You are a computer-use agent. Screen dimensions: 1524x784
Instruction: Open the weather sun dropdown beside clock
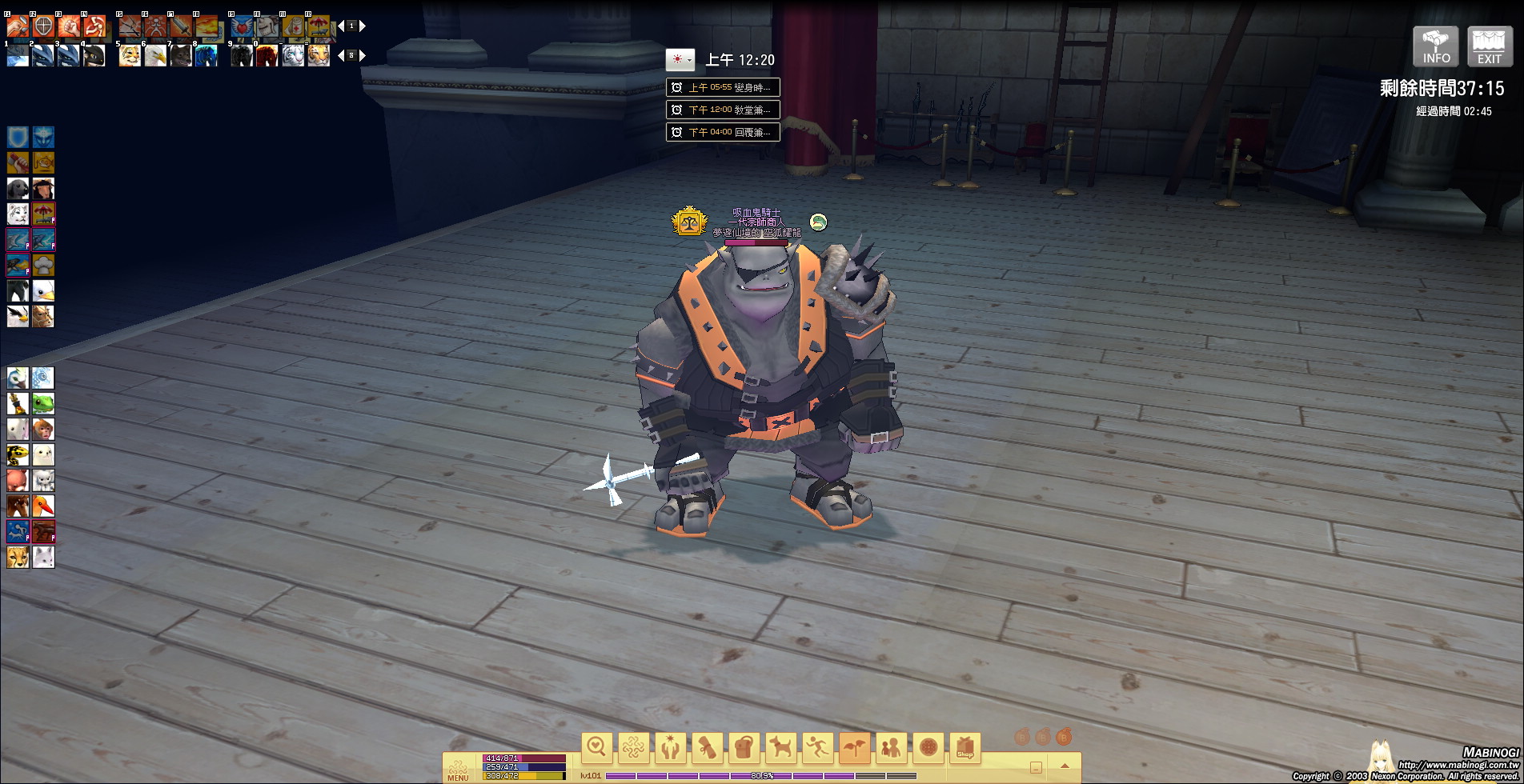click(680, 60)
